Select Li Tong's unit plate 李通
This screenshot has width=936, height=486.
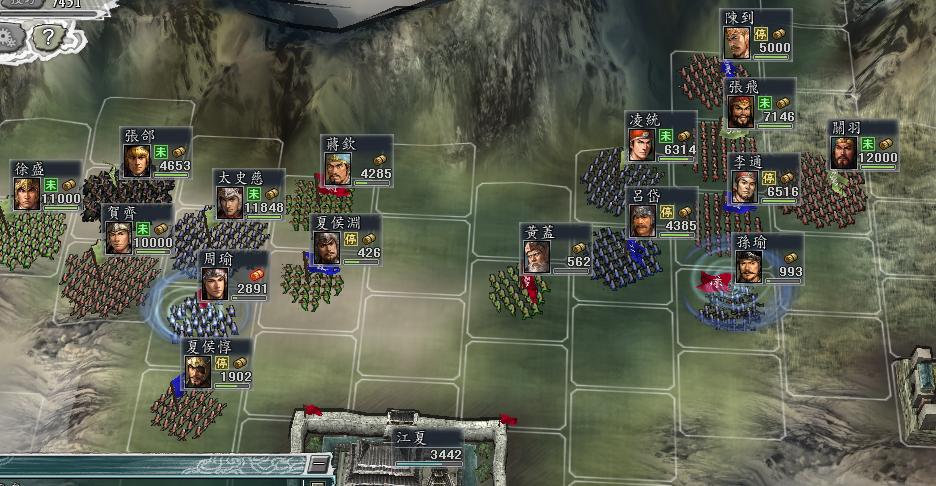tap(764, 180)
